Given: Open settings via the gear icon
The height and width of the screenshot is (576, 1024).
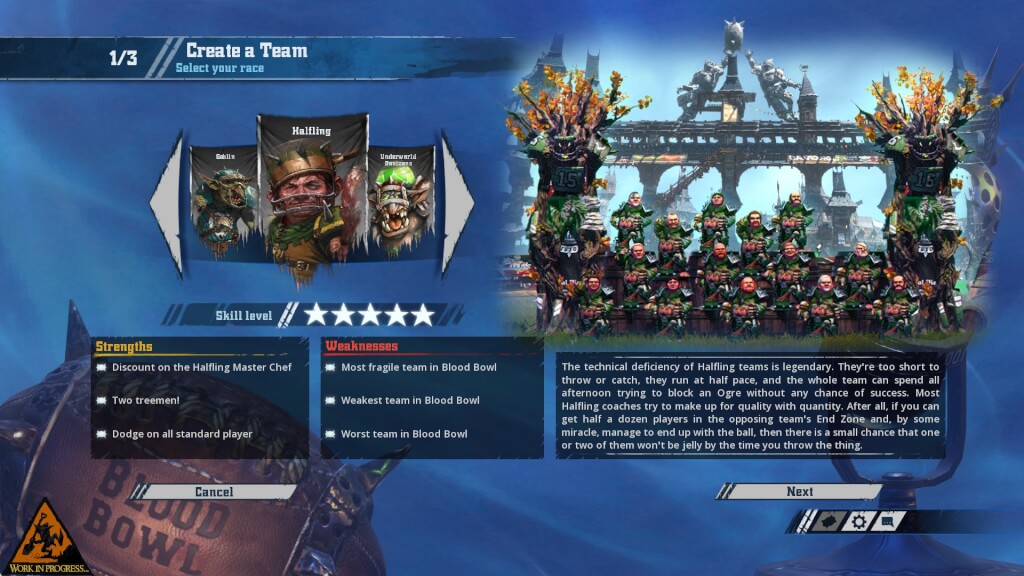Looking at the screenshot, I should tap(858, 521).
